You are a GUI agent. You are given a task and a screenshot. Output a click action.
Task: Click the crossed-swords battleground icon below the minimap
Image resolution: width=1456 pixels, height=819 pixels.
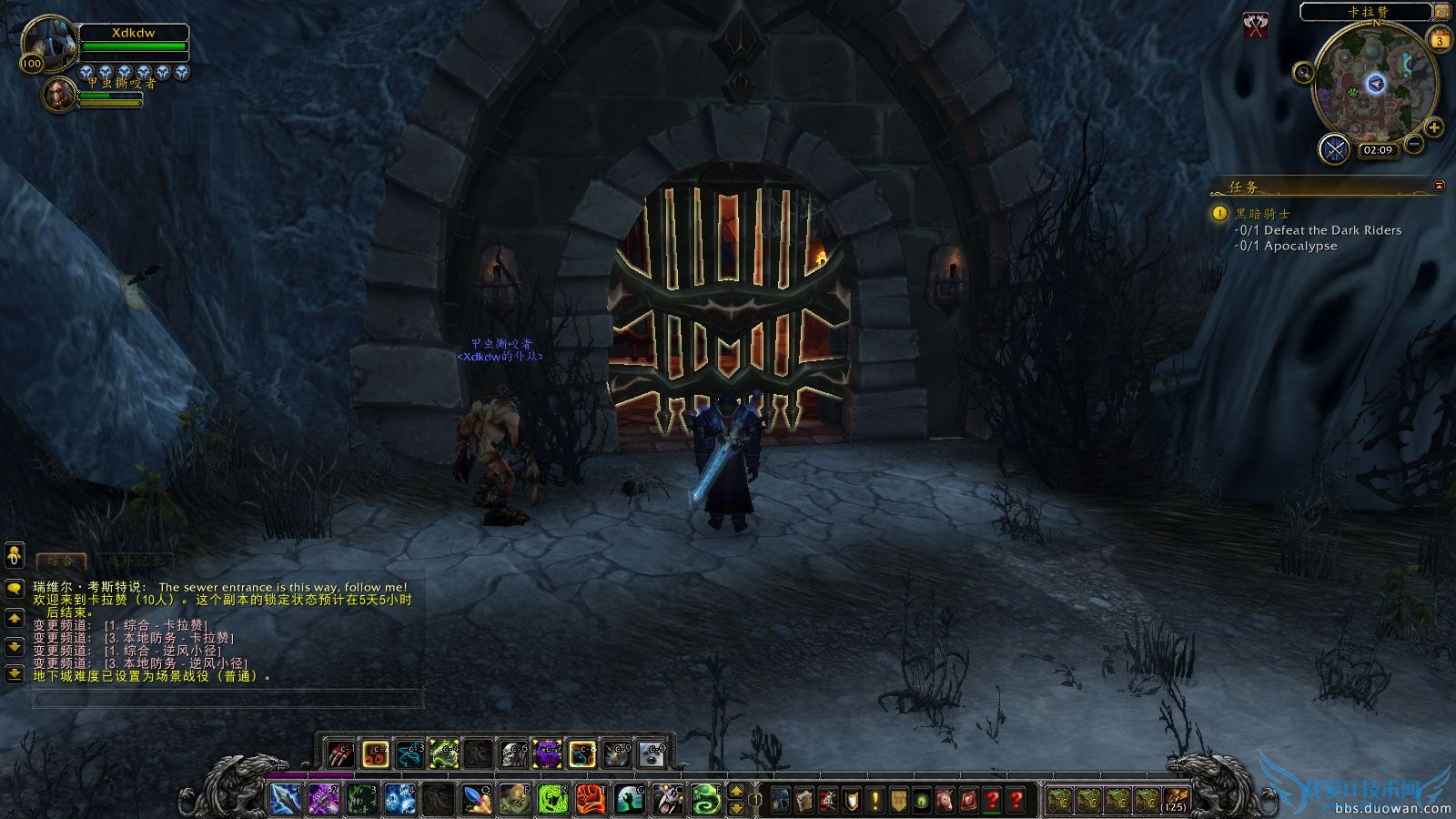point(1333,147)
